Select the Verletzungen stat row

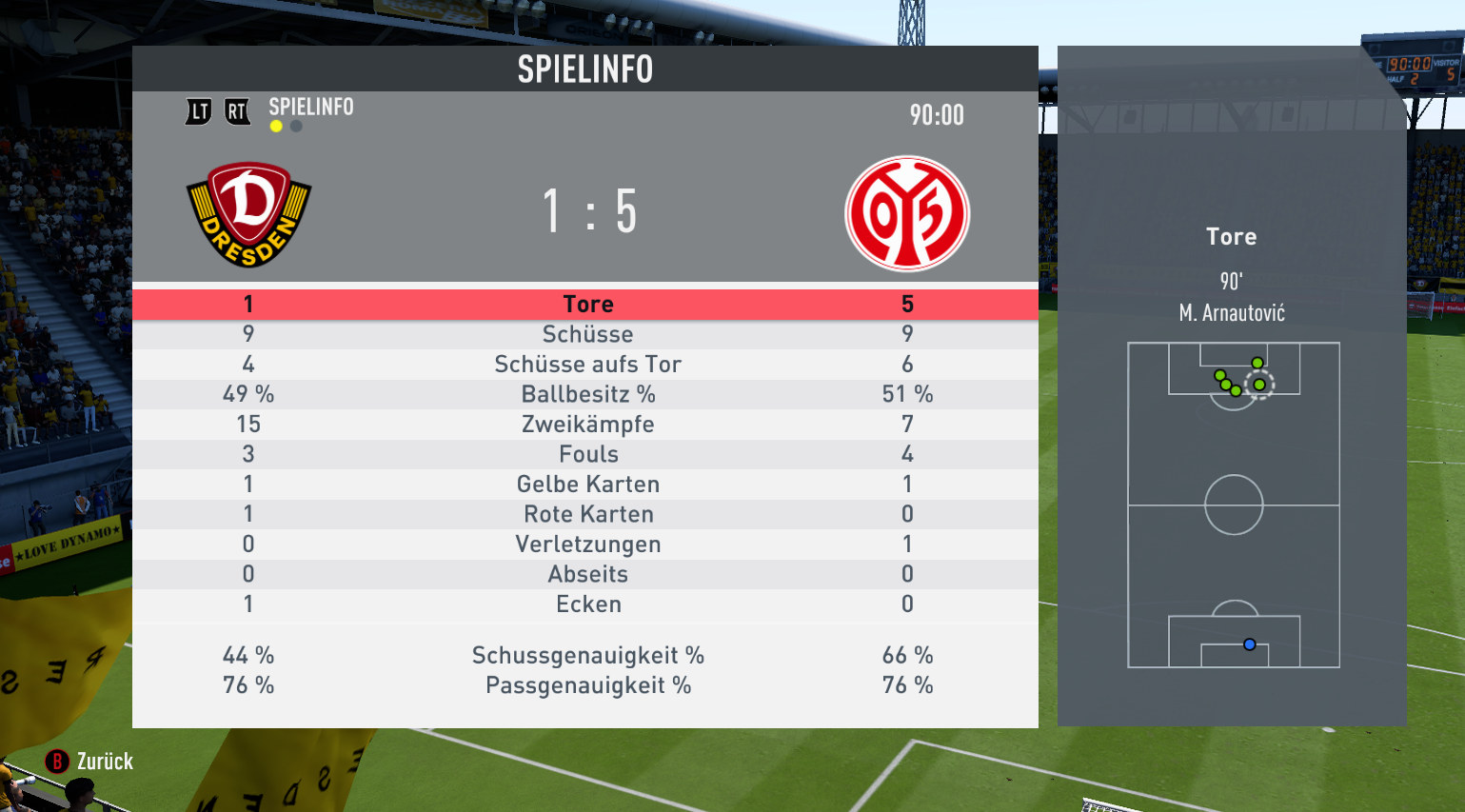[x=587, y=545]
